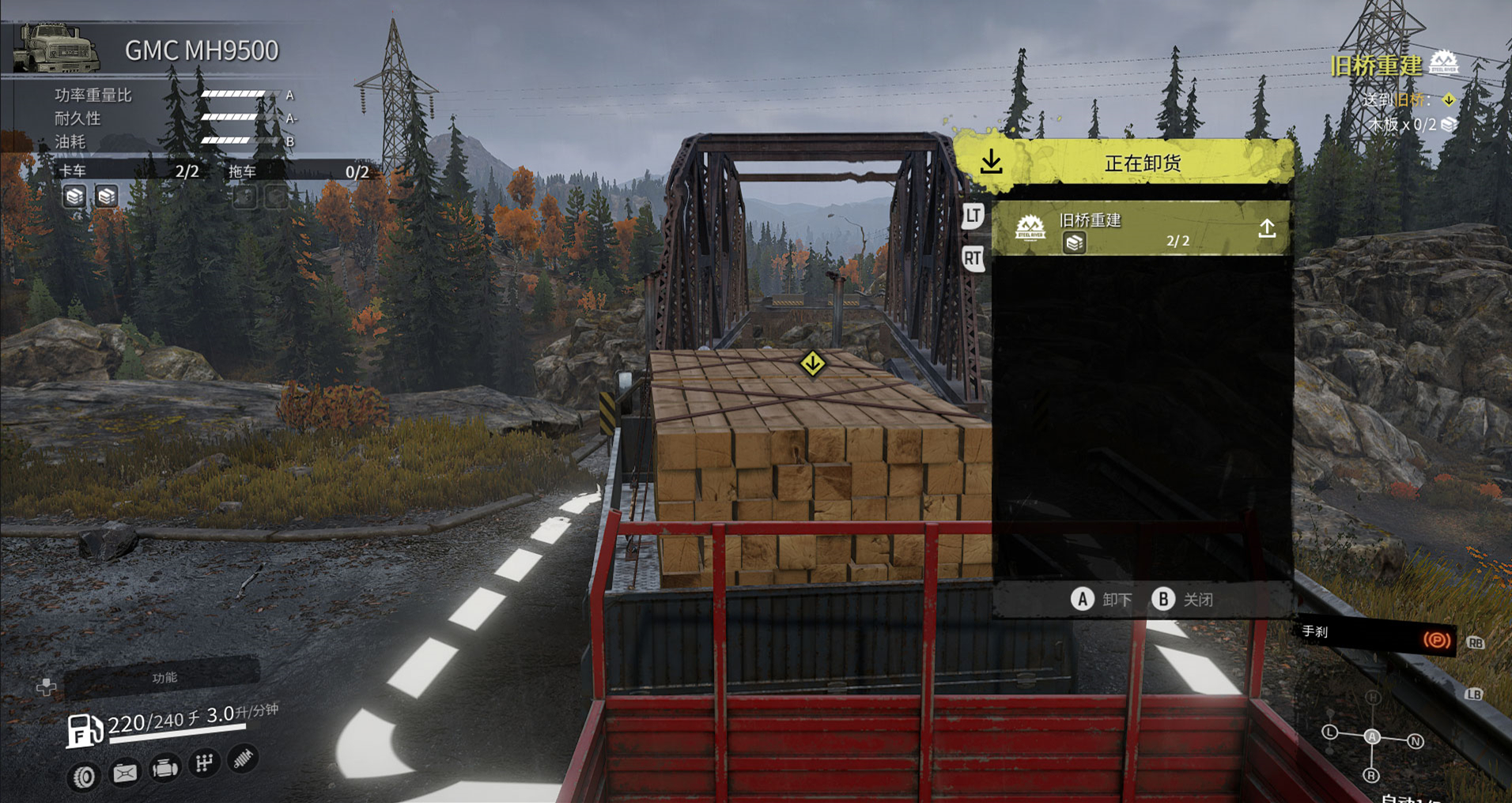Screen dimensions: 1512x803
Task: Click the fuel tank damage icon
Action: point(124,772)
